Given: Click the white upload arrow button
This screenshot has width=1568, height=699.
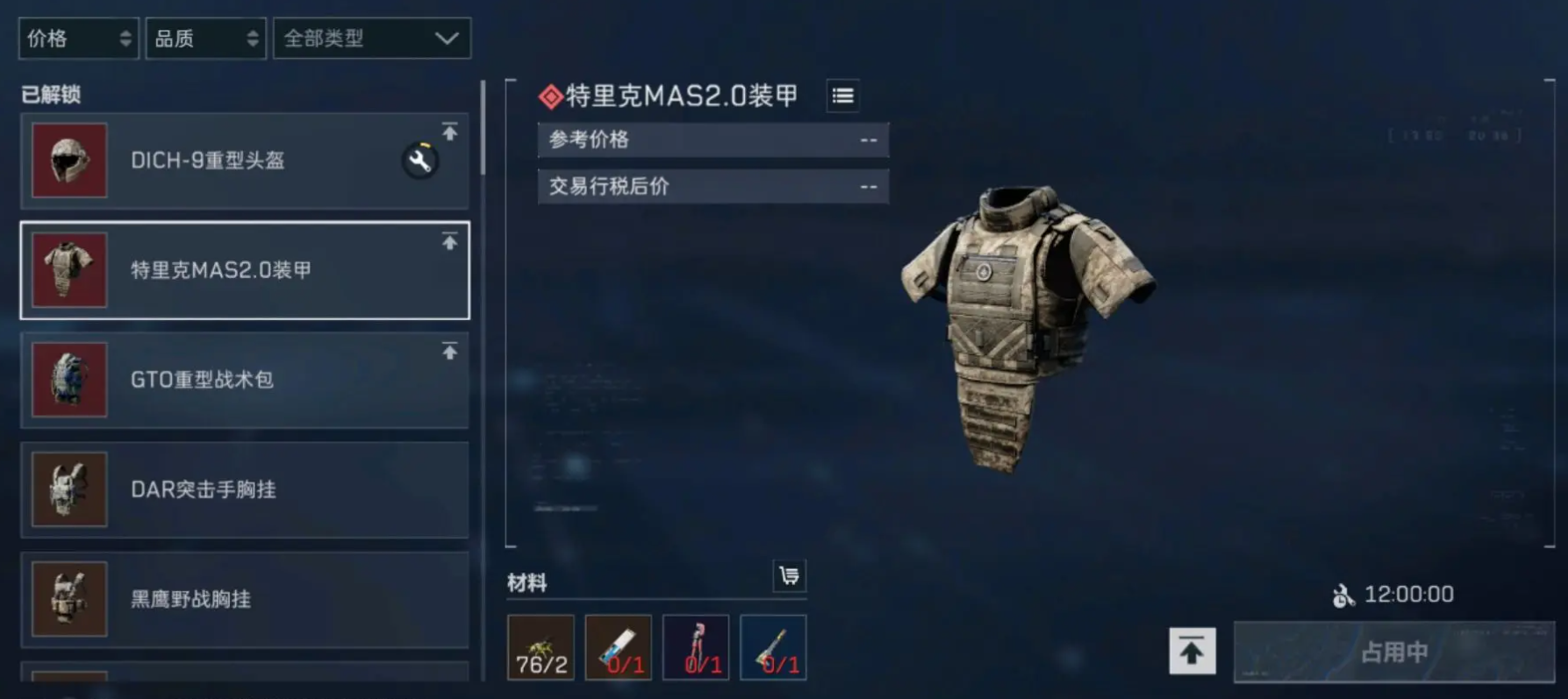Looking at the screenshot, I should (x=1192, y=651).
